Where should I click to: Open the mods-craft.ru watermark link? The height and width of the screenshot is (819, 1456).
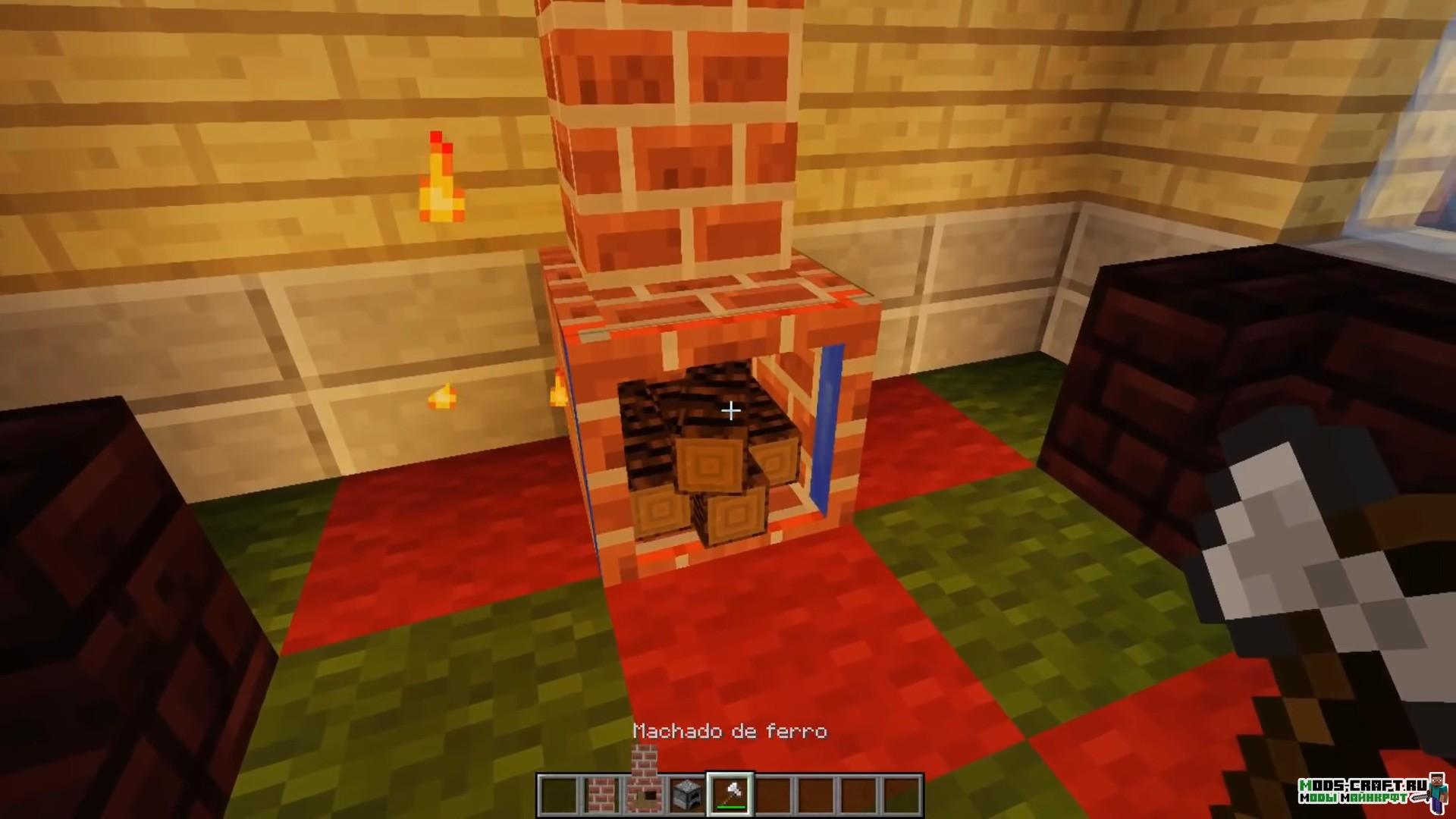[x=1363, y=789]
